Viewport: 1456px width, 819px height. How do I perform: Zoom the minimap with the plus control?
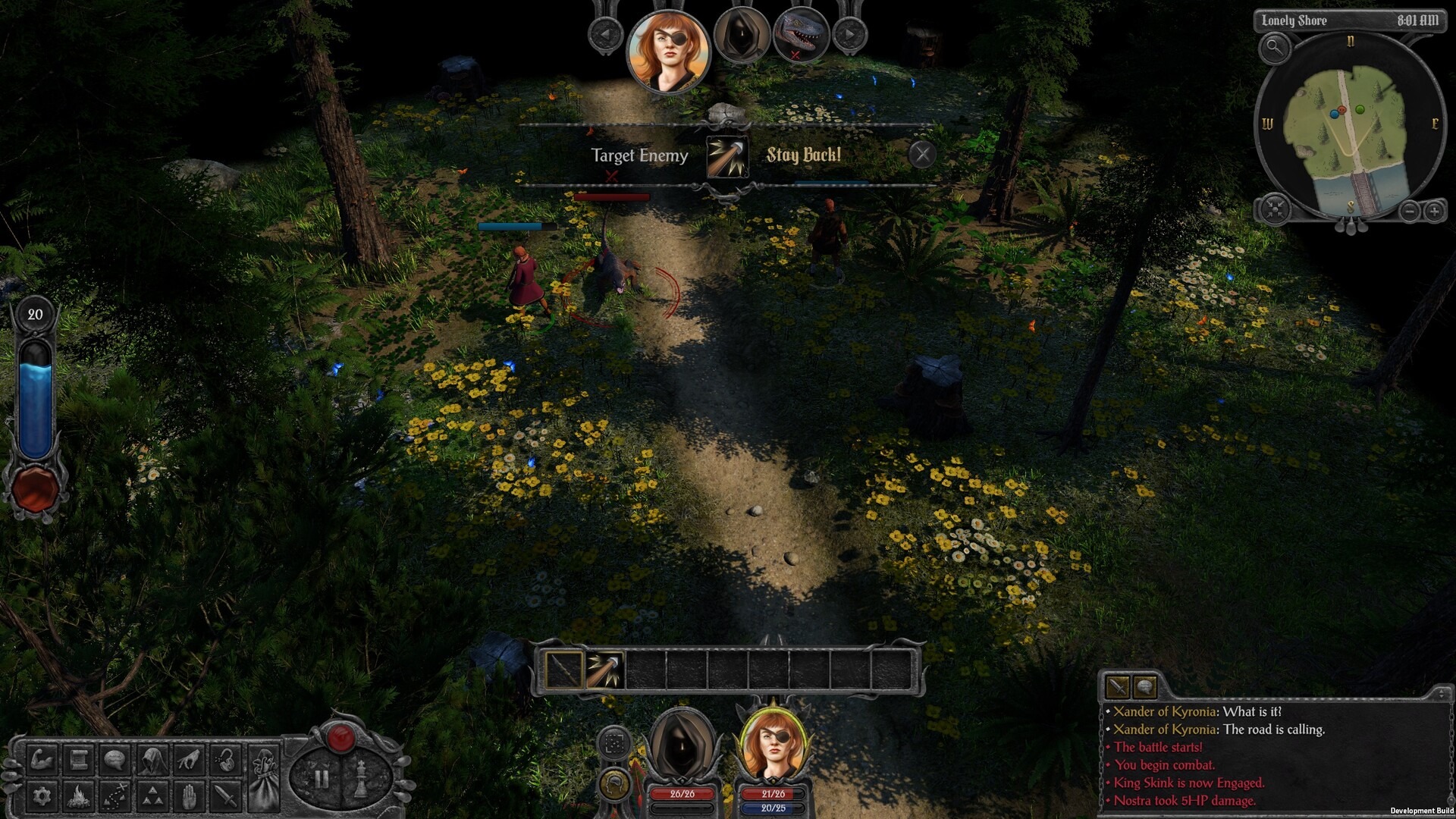1436,212
